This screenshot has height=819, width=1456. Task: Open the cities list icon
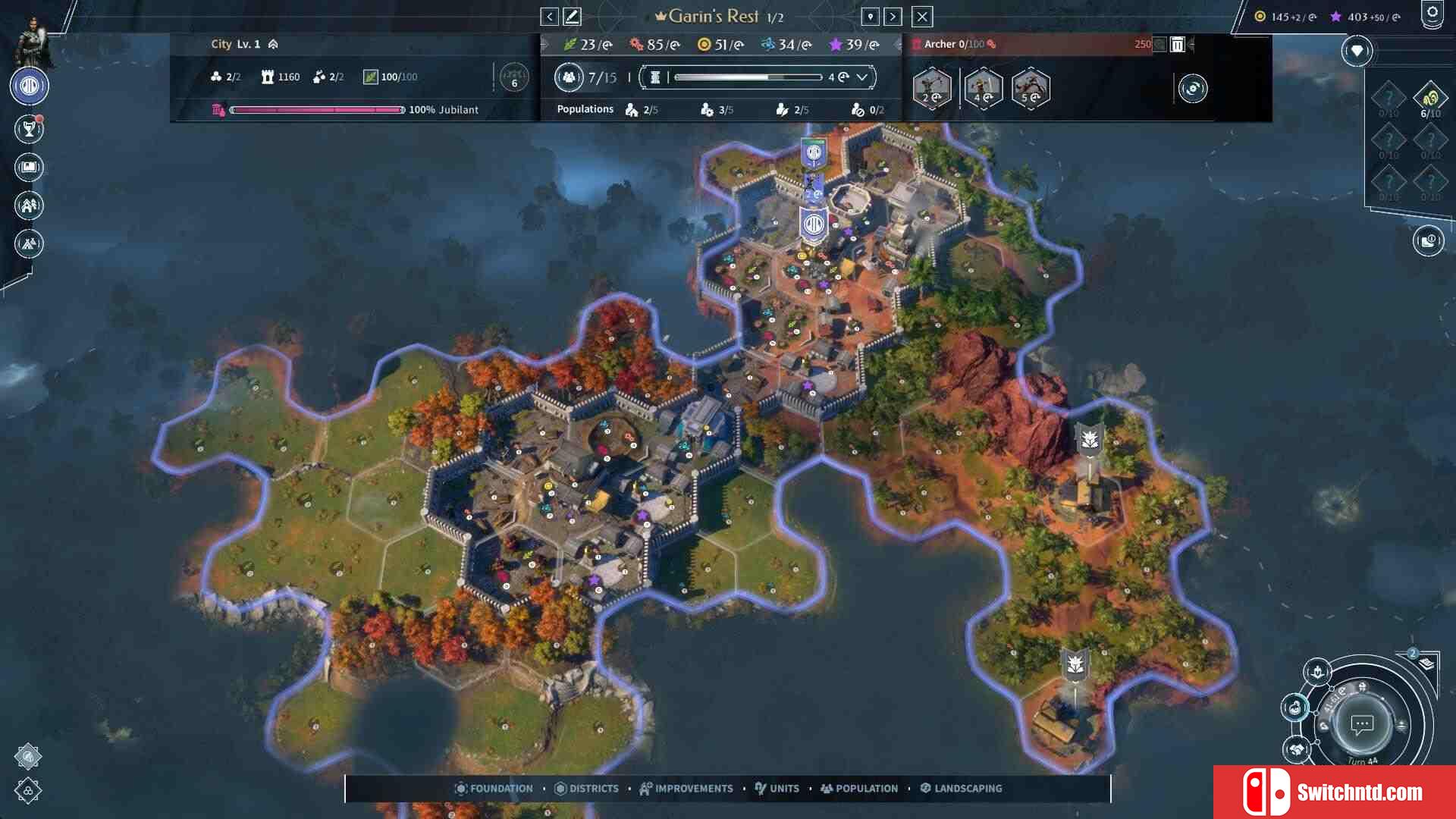point(29,205)
